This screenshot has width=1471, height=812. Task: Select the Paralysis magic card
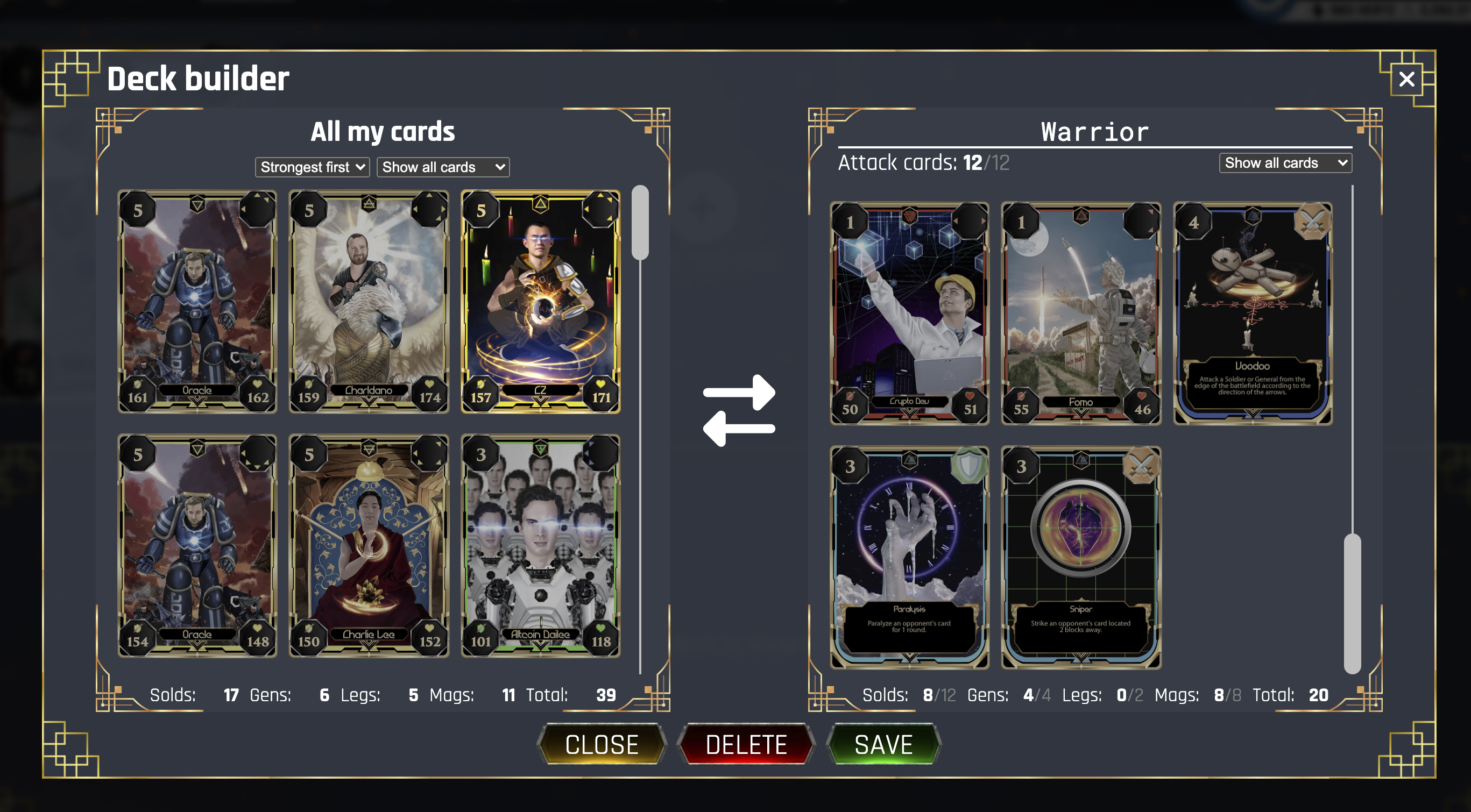point(909,558)
